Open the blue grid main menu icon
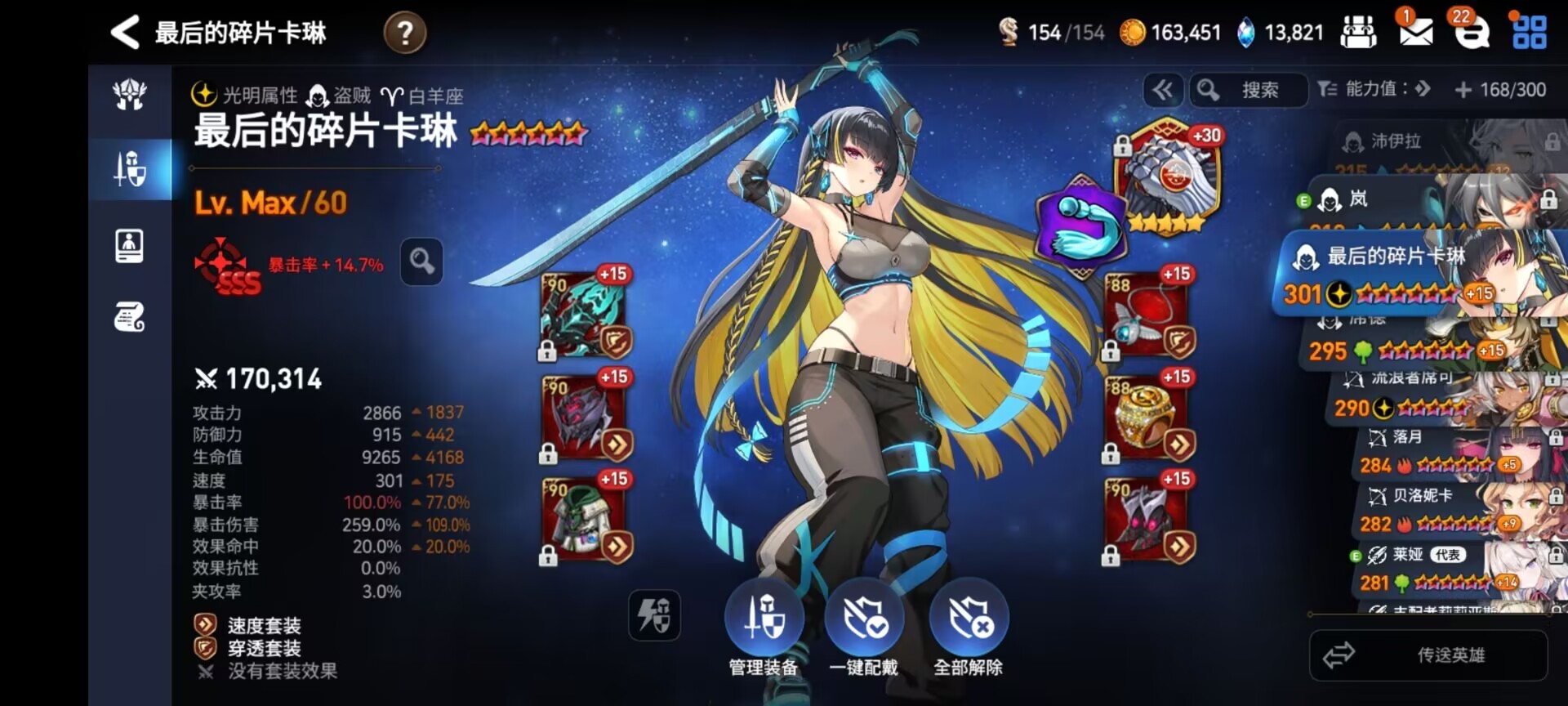Screen dimensions: 1568x706 click(1529, 33)
